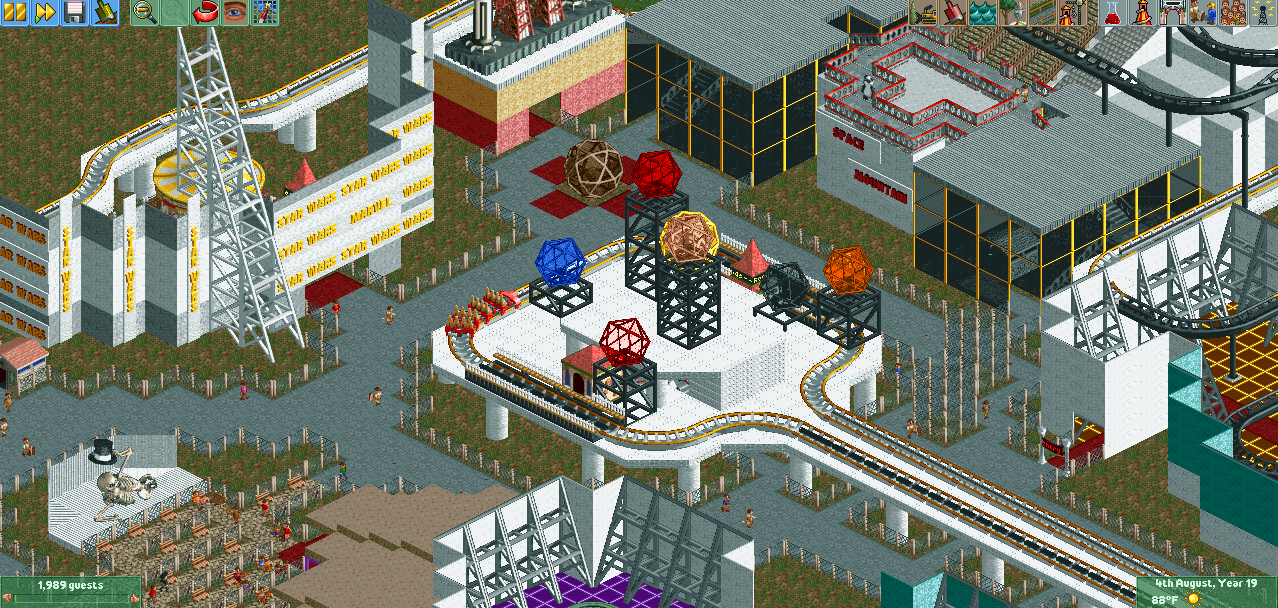
Task: Open view options with the eye icon
Action: [235, 13]
